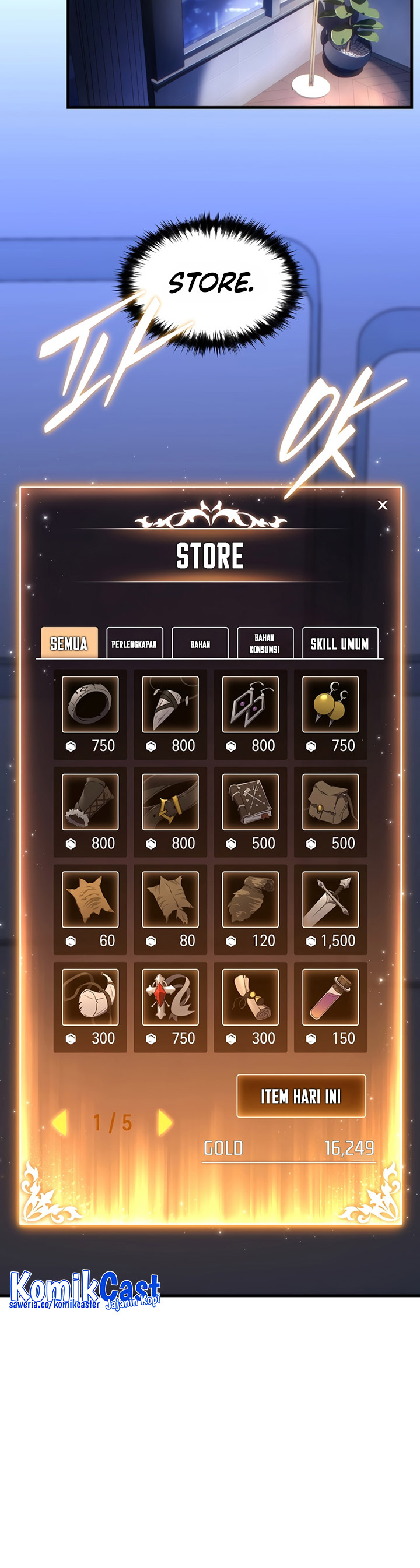Close the Store window
The image size is (420, 1568).
[x=382, y=505]
